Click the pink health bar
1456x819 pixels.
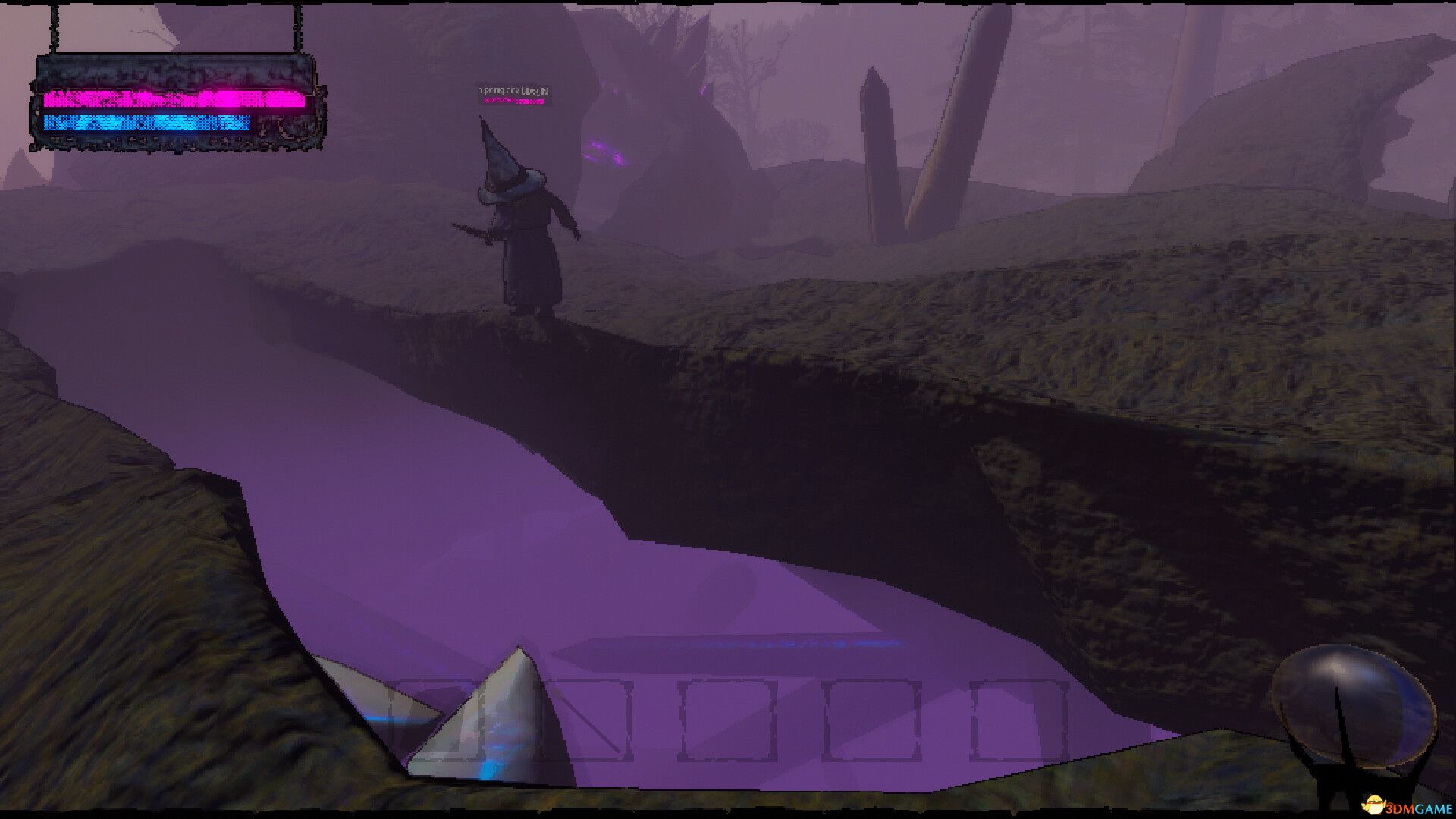click(x=171, y=100)
